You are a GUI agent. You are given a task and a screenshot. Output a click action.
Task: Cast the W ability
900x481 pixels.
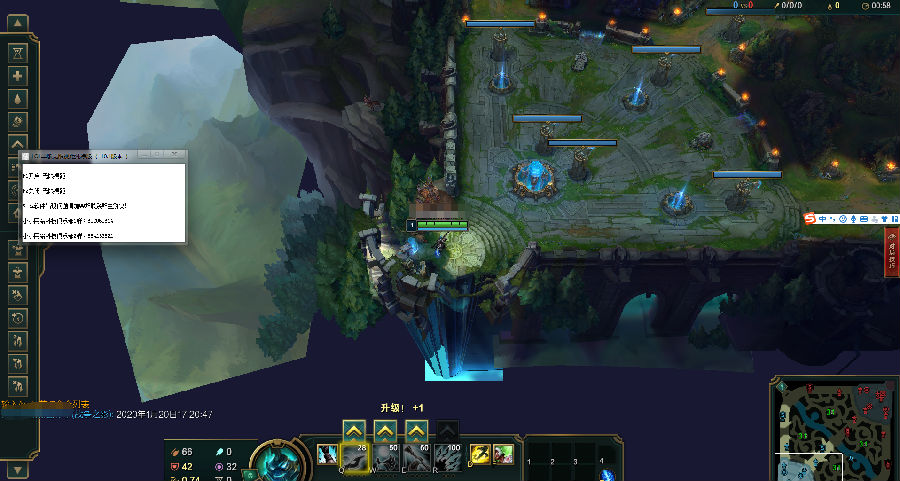click(386, 457)
